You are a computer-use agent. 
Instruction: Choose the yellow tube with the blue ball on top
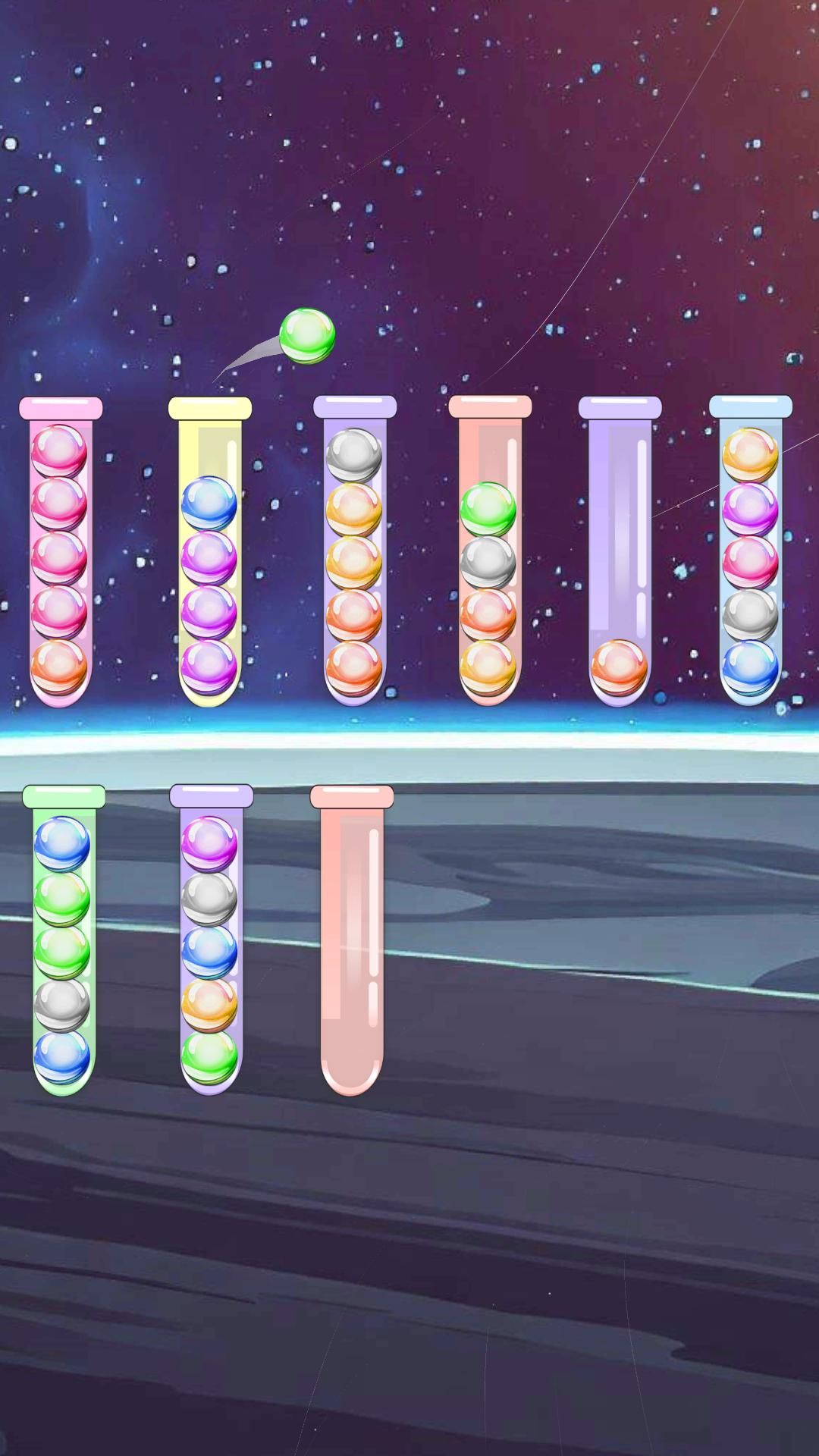pyautogui.click(x=209, y=554)
